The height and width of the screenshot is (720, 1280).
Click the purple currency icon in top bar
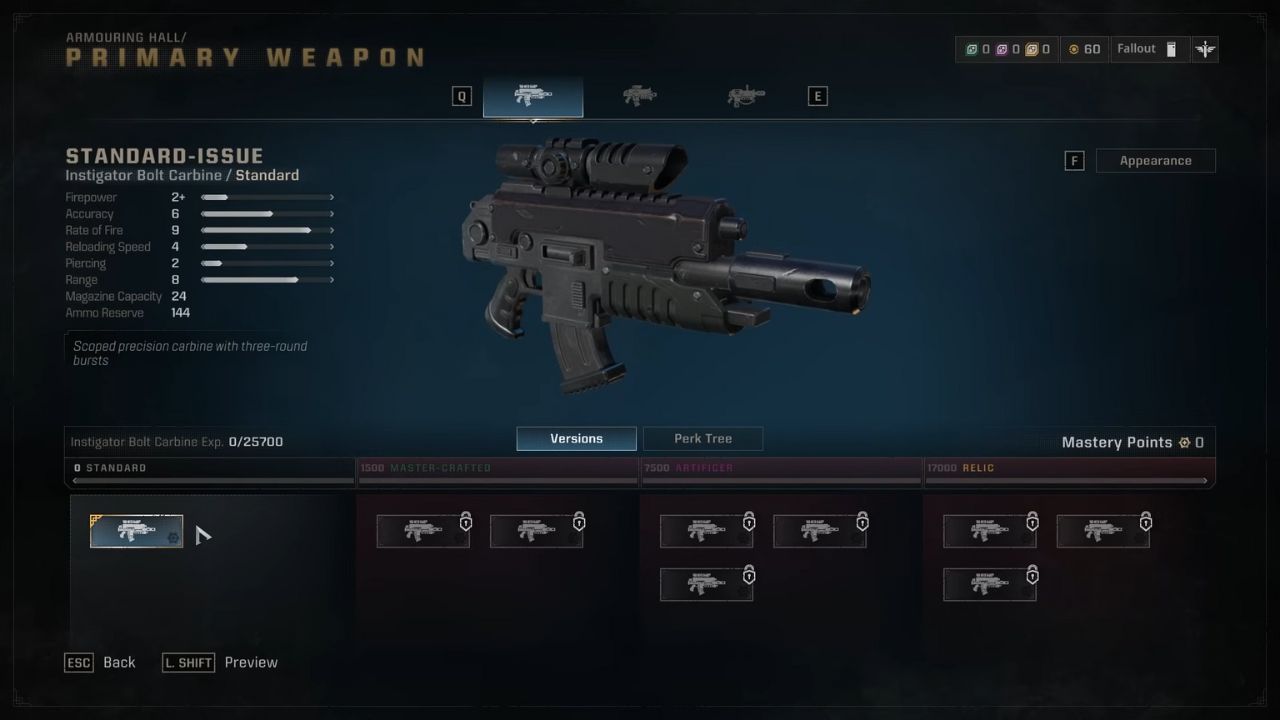click(1003, 48)
